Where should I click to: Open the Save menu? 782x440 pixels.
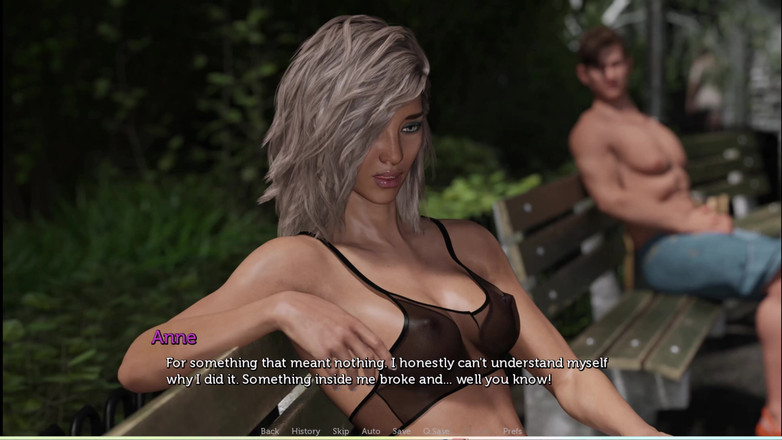pyautogui.click(x=401, y=431)
